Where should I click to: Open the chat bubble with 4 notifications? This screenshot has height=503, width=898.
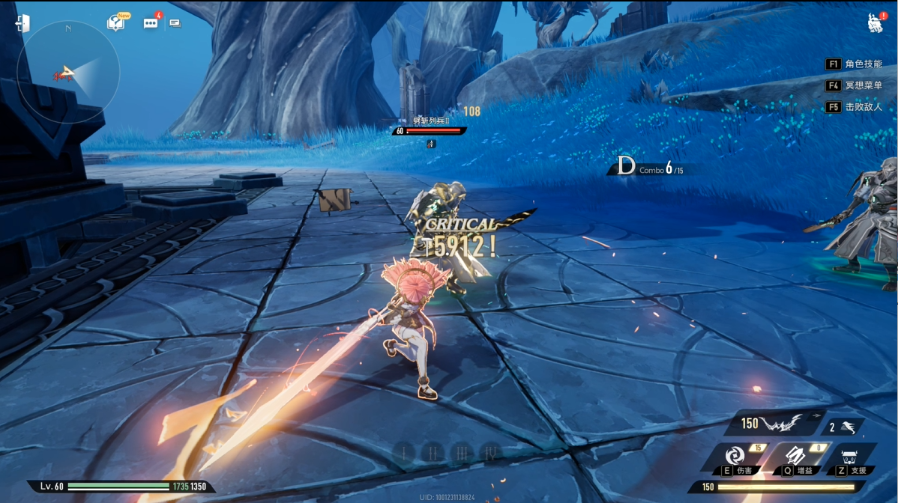click(x=150, y=22)
